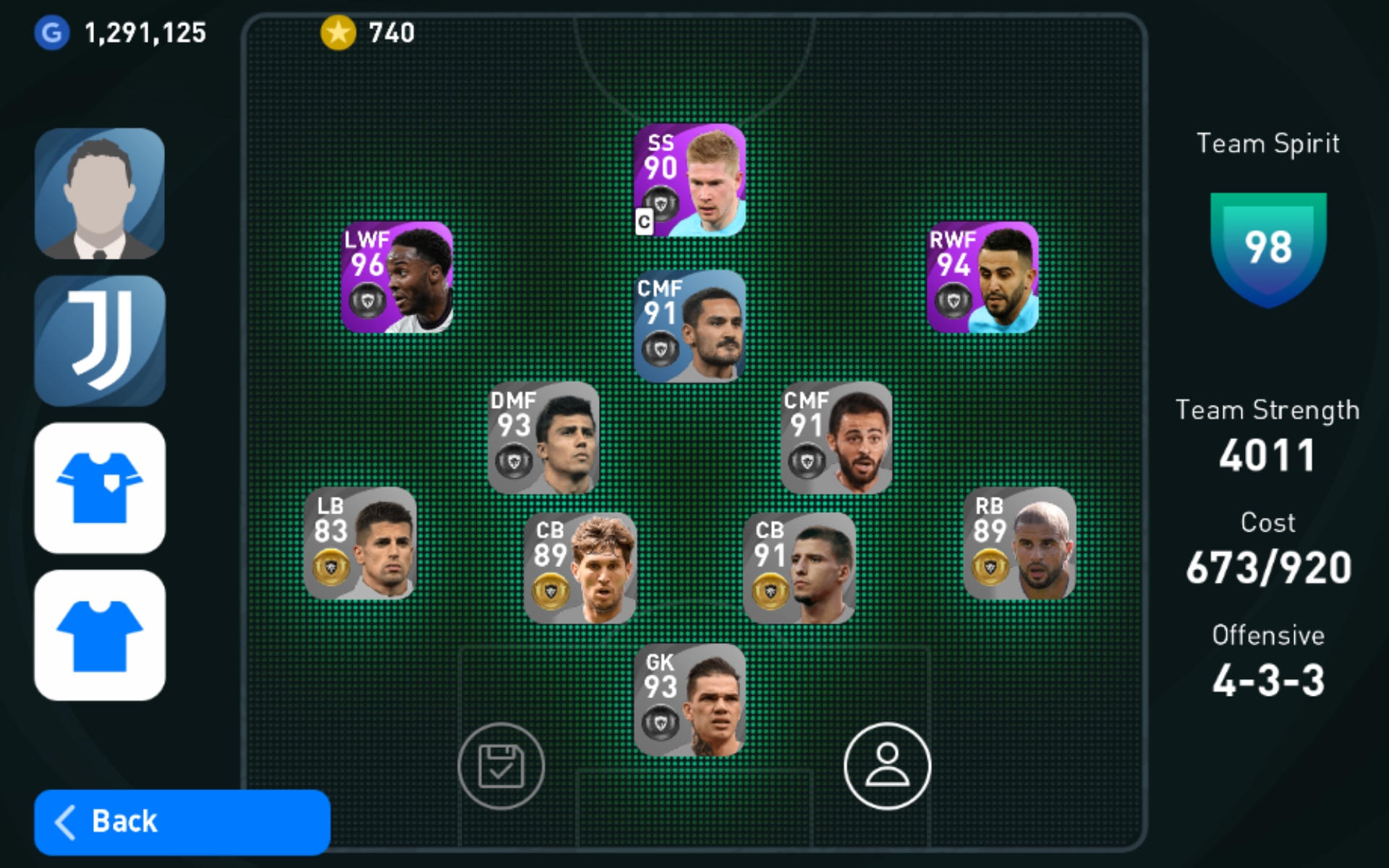Open the manager avatar panel

click(x=99, y=193)
